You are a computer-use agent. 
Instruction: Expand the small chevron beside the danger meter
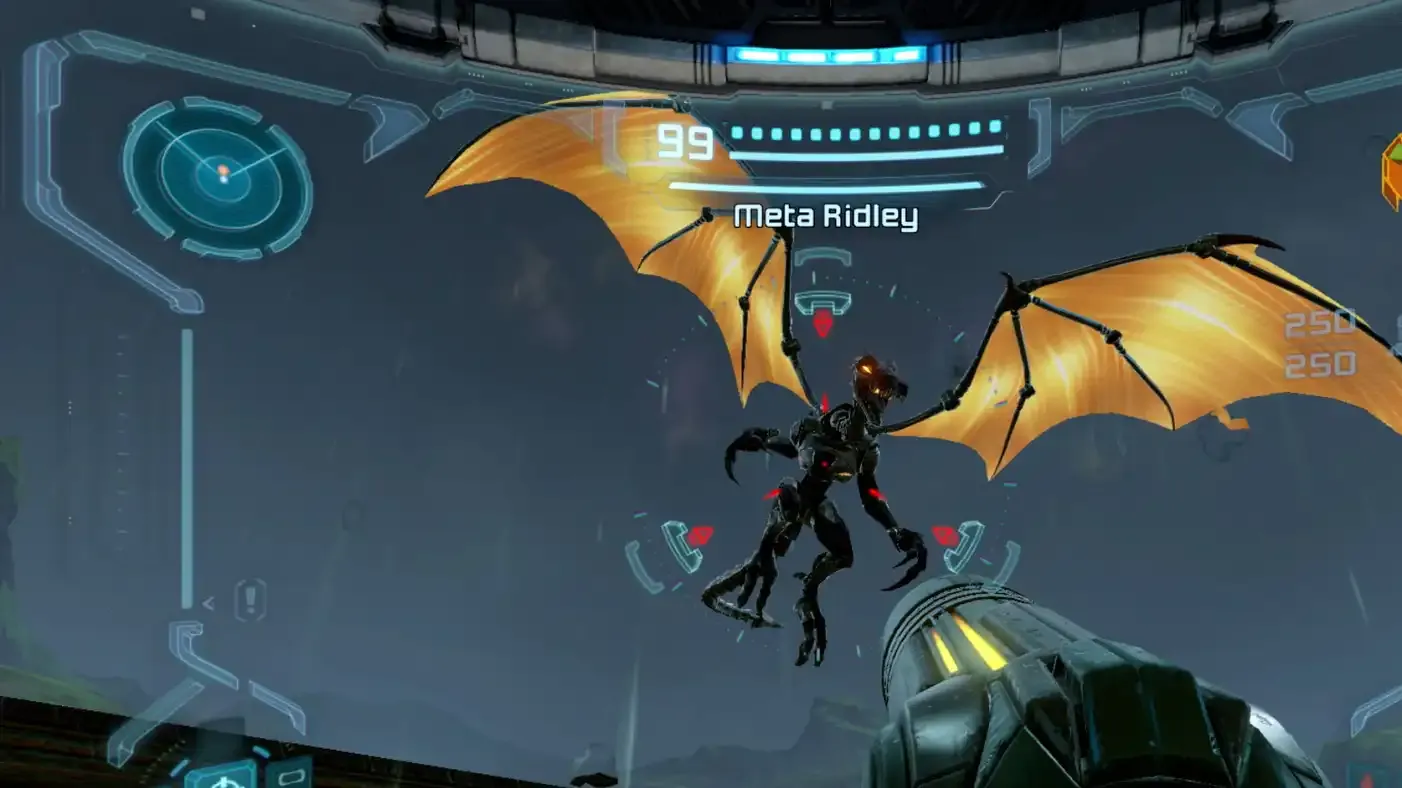pyautogui.click(x=208, y=602)
